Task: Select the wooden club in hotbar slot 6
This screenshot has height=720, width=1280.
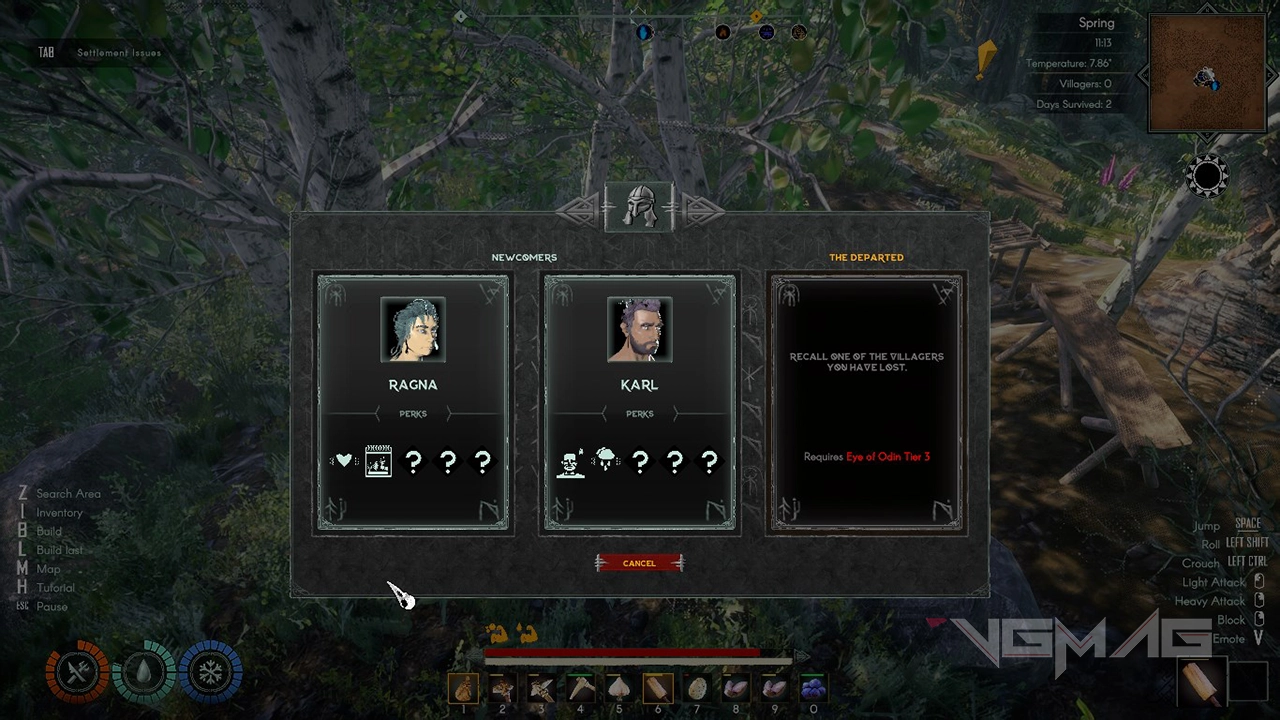Action: [x=658, y=688]
